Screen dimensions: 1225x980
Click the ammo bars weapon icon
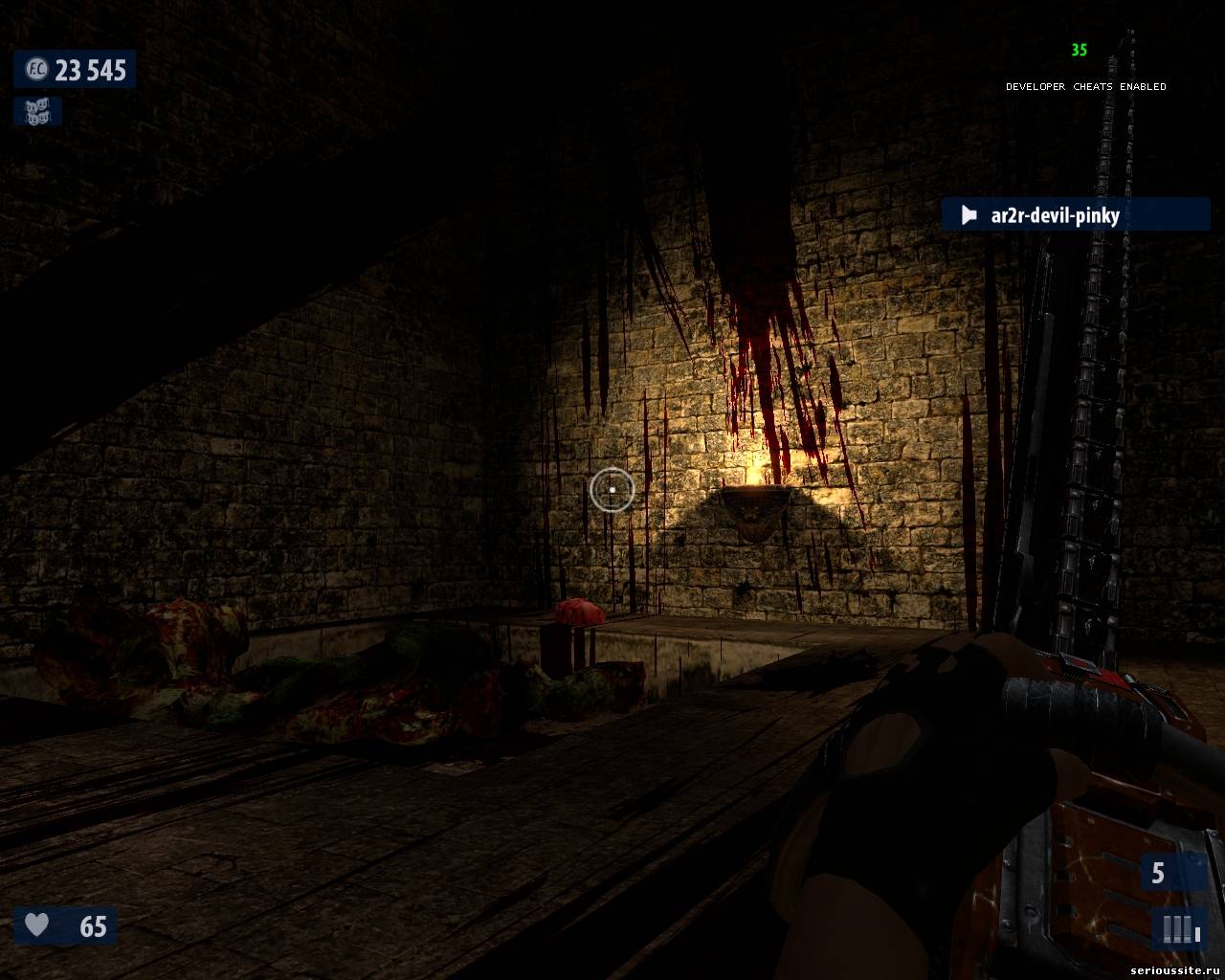1178,928
